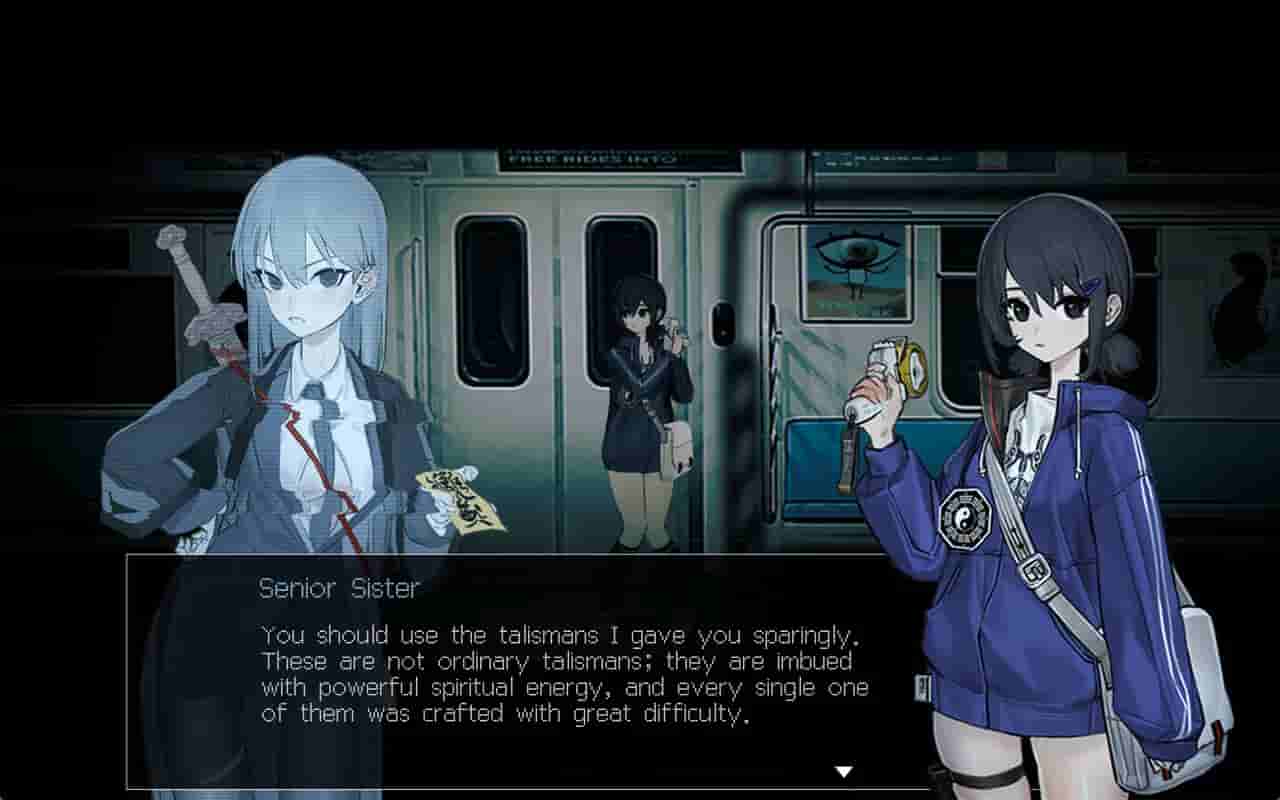Select the compass mirror in the girl's hand
The image size is (1280, 800).
pyautogui.click(x=912, y=368)
